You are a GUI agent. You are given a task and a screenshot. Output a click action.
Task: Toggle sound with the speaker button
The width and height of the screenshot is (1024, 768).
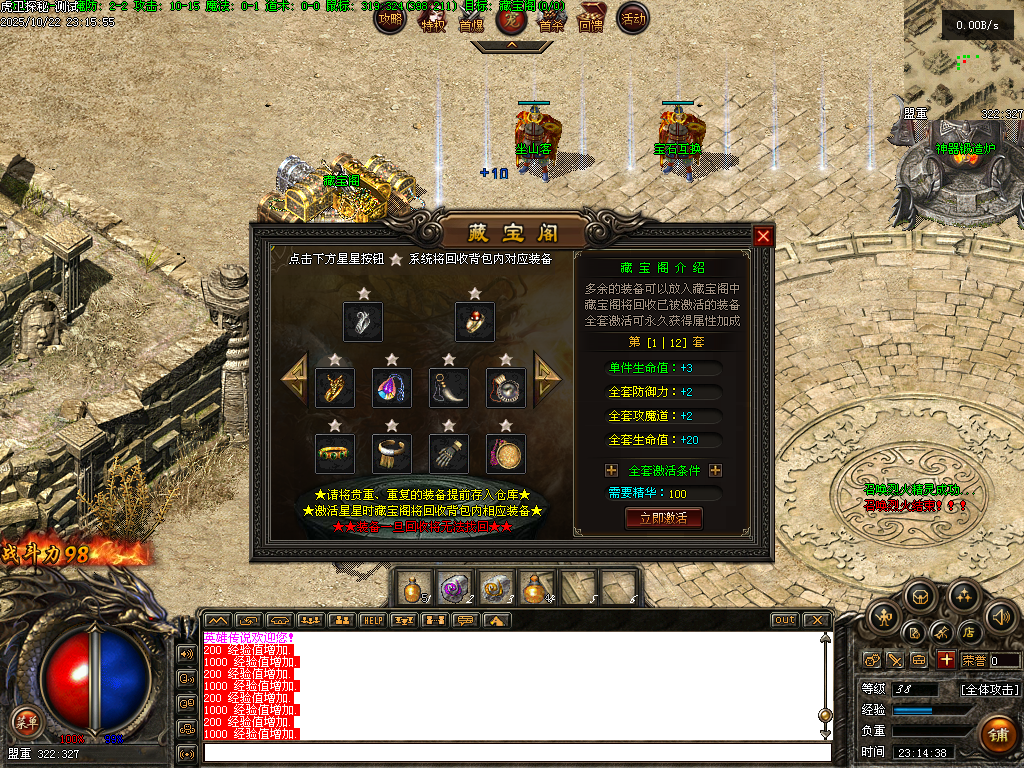tap(1001, 617)
